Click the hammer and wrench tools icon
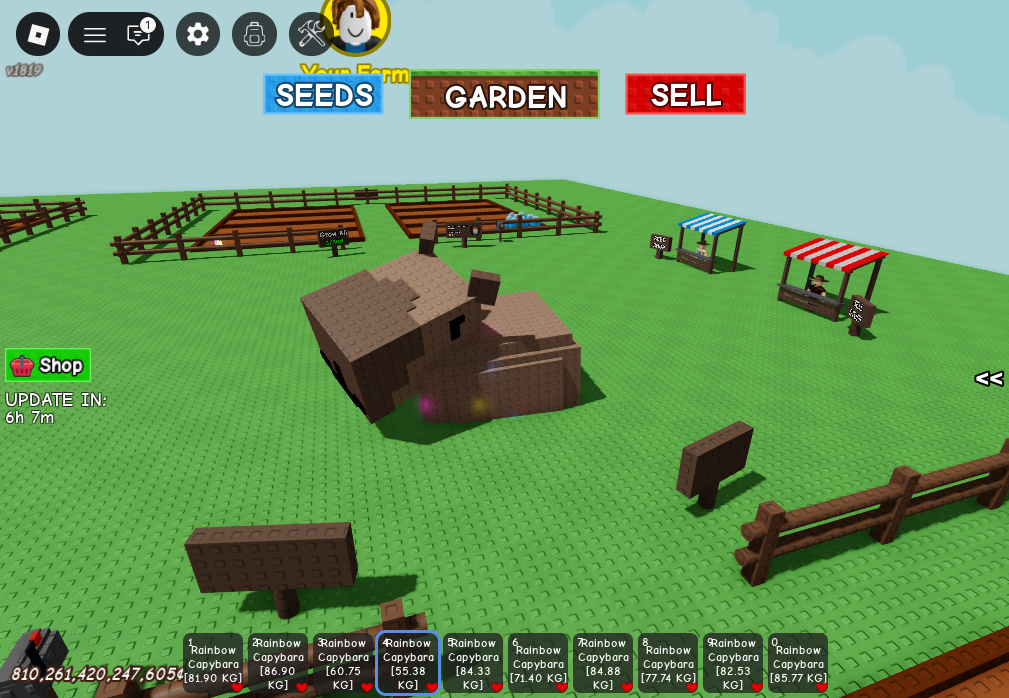The image size is (1009, 698). [310, 34]
